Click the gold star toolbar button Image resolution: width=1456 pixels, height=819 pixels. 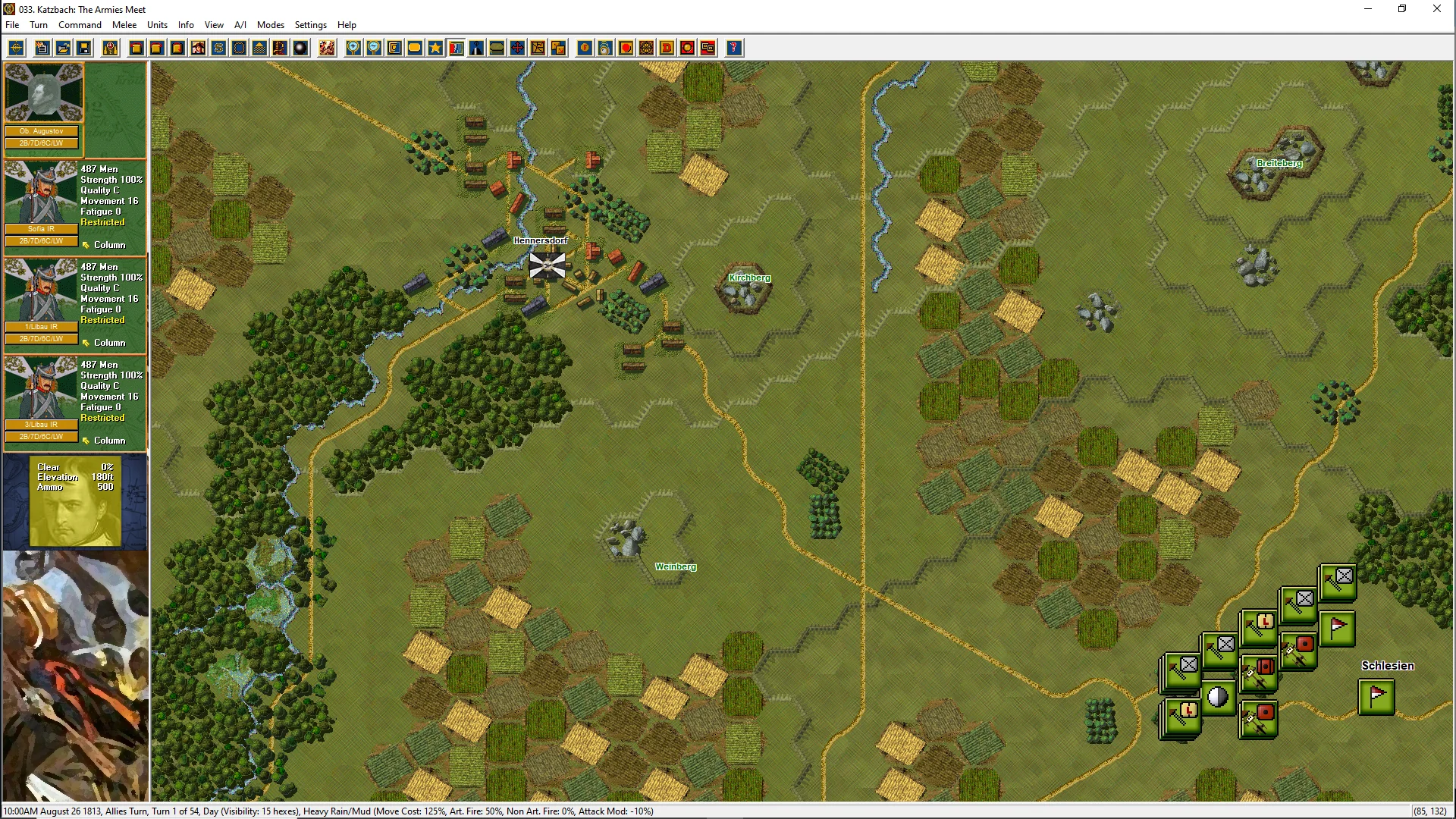click(435, 49)
